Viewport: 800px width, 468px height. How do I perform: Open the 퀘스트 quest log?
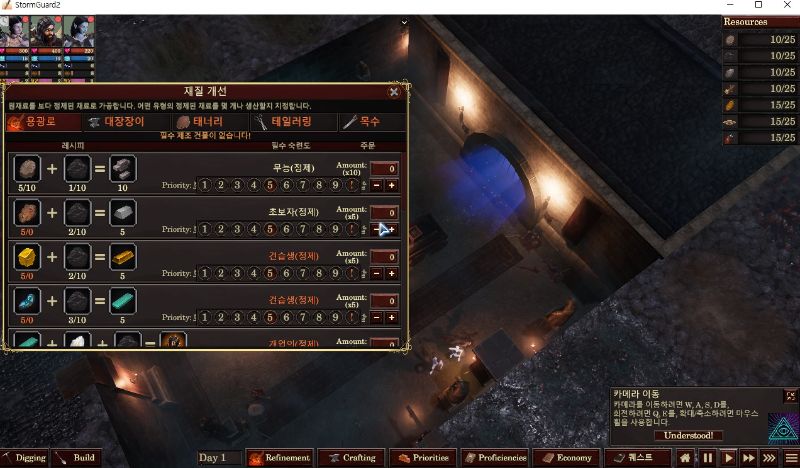click(x=634, y=458)
